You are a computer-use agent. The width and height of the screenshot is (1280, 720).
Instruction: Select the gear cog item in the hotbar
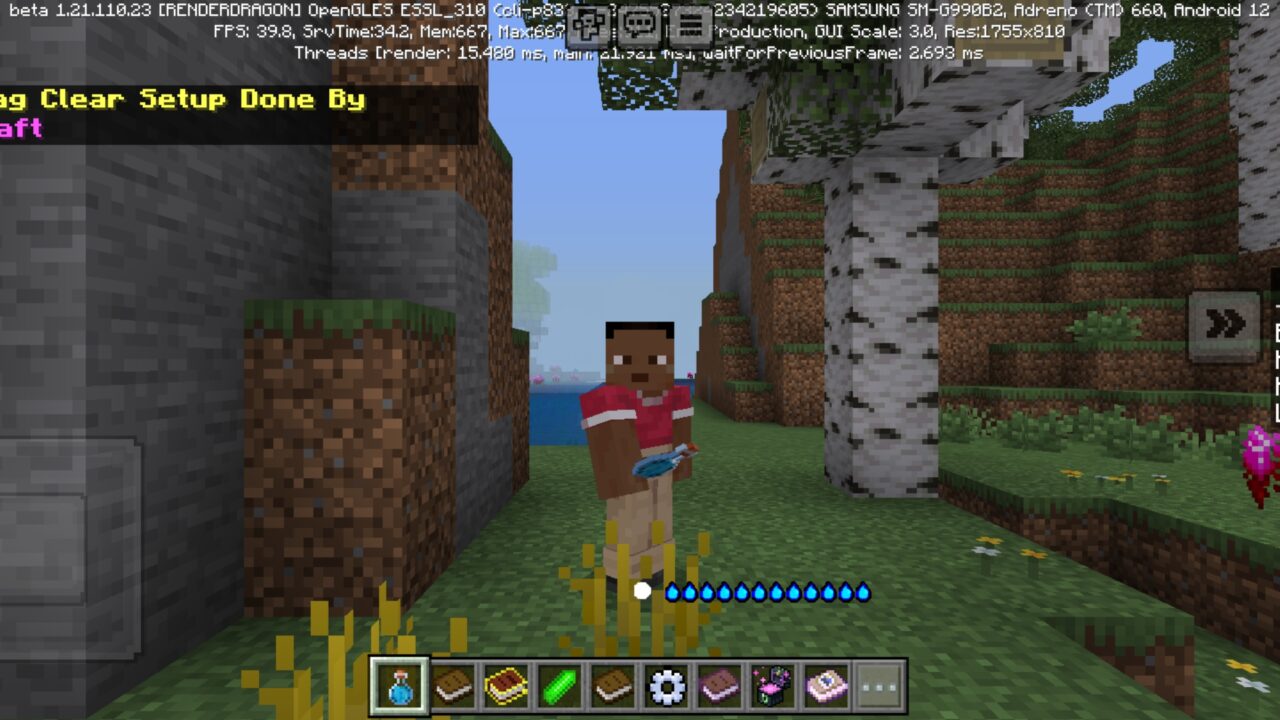pos(665,687)
